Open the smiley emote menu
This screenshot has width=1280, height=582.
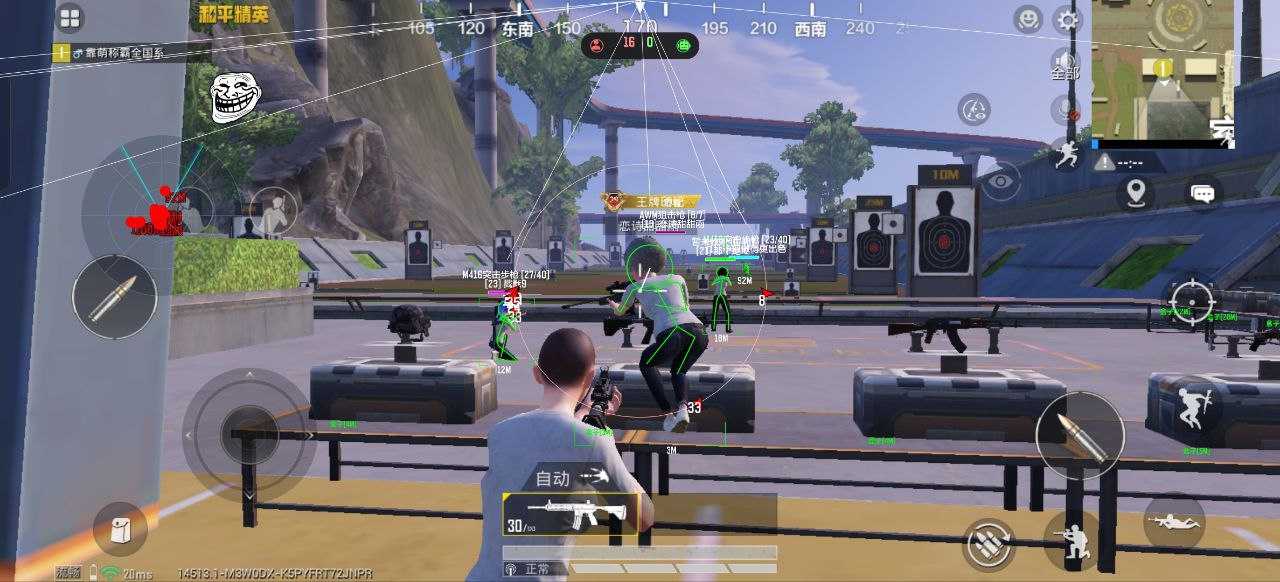click(1027, 19)
